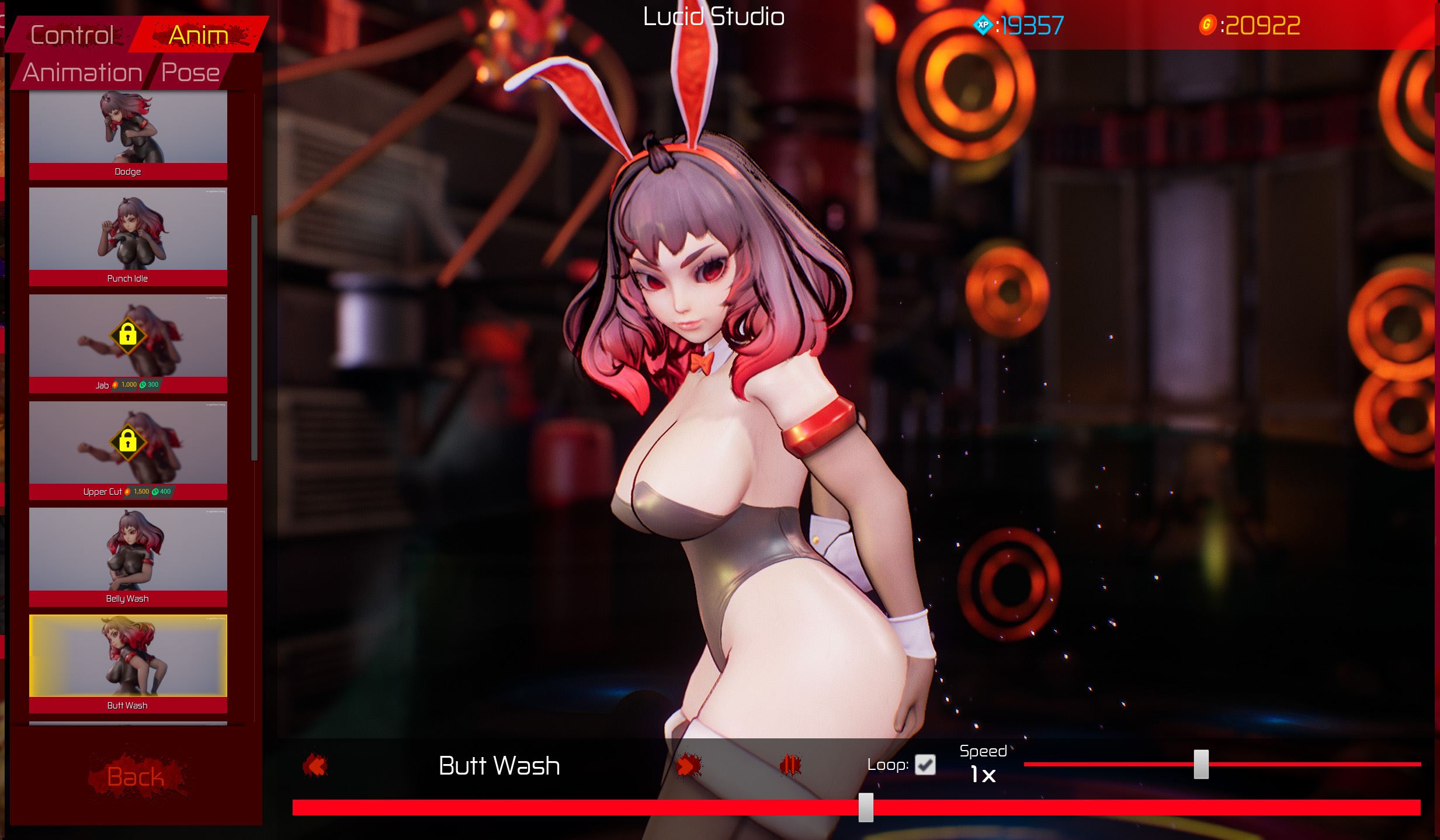
Task: Skip to the previous animation arrow
Action: (315, 765)
